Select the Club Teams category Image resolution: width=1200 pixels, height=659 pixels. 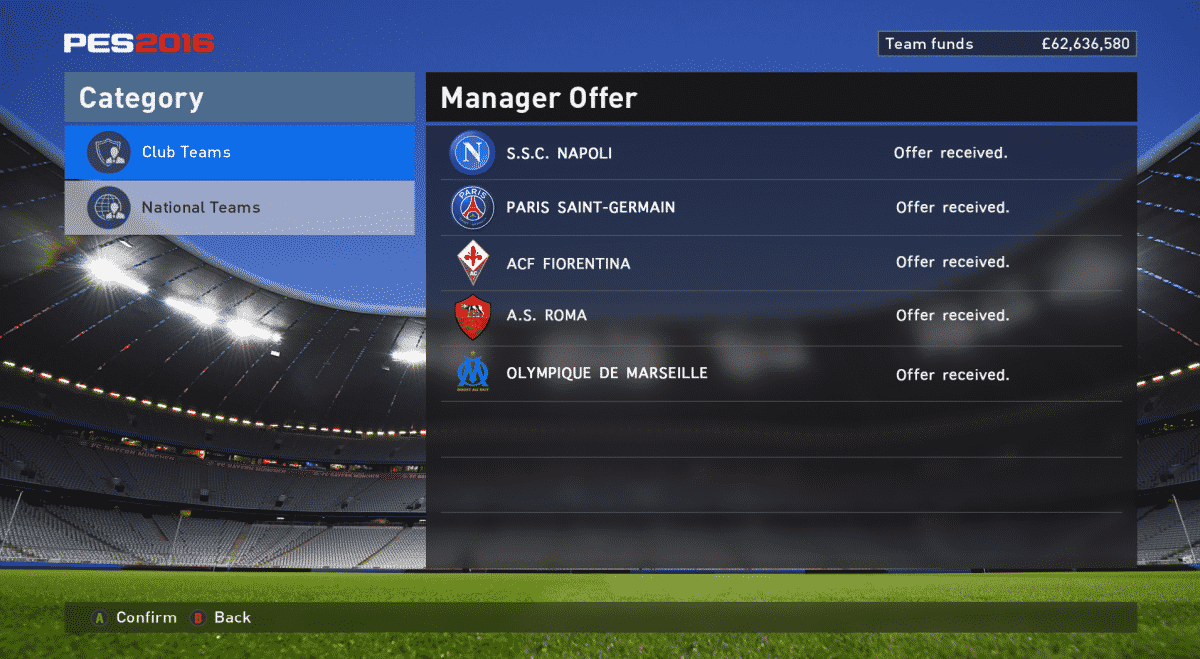coord(239,152)
